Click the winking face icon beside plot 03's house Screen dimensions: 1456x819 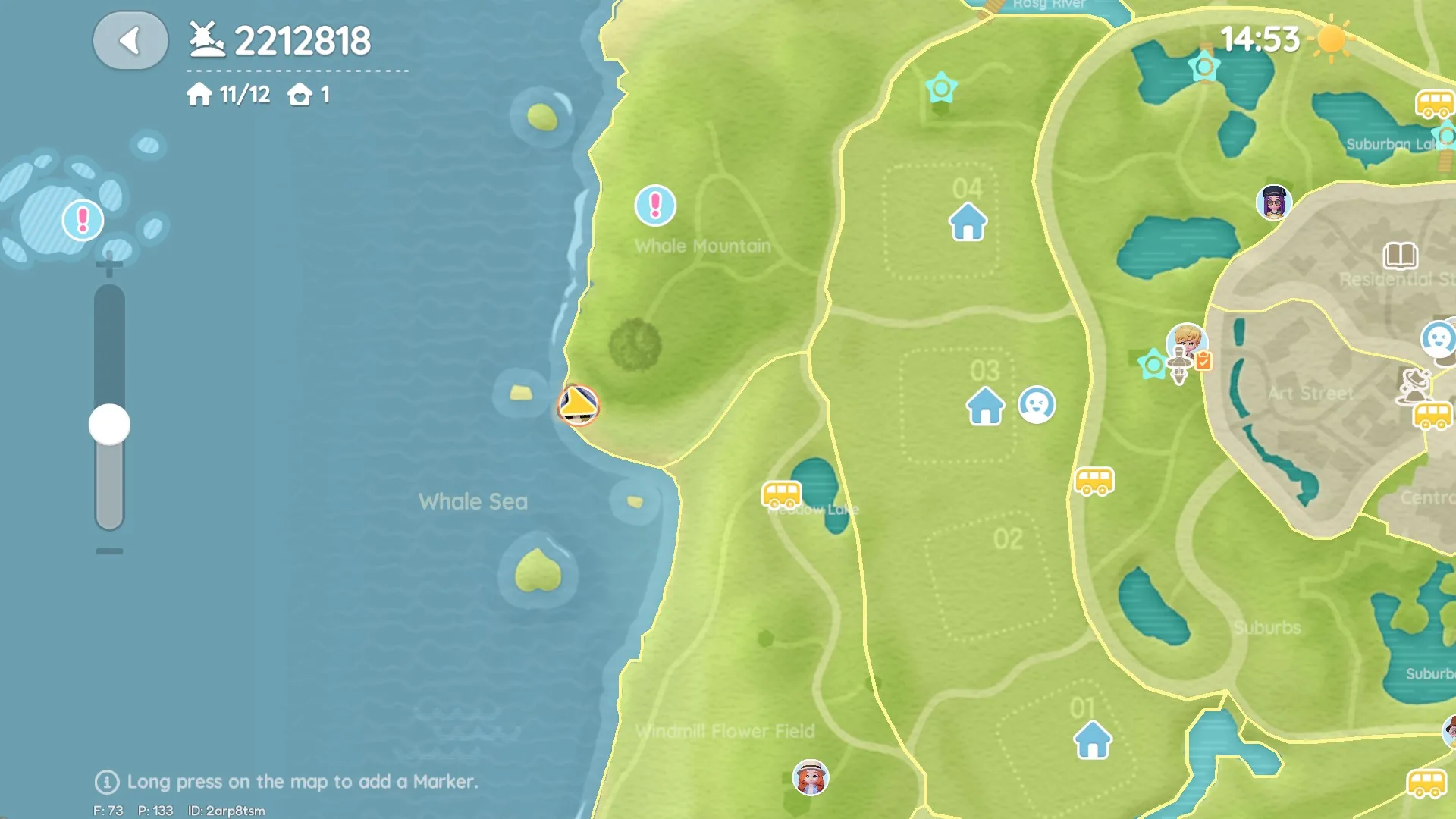pyautogui.click(x=1036, y=406)
